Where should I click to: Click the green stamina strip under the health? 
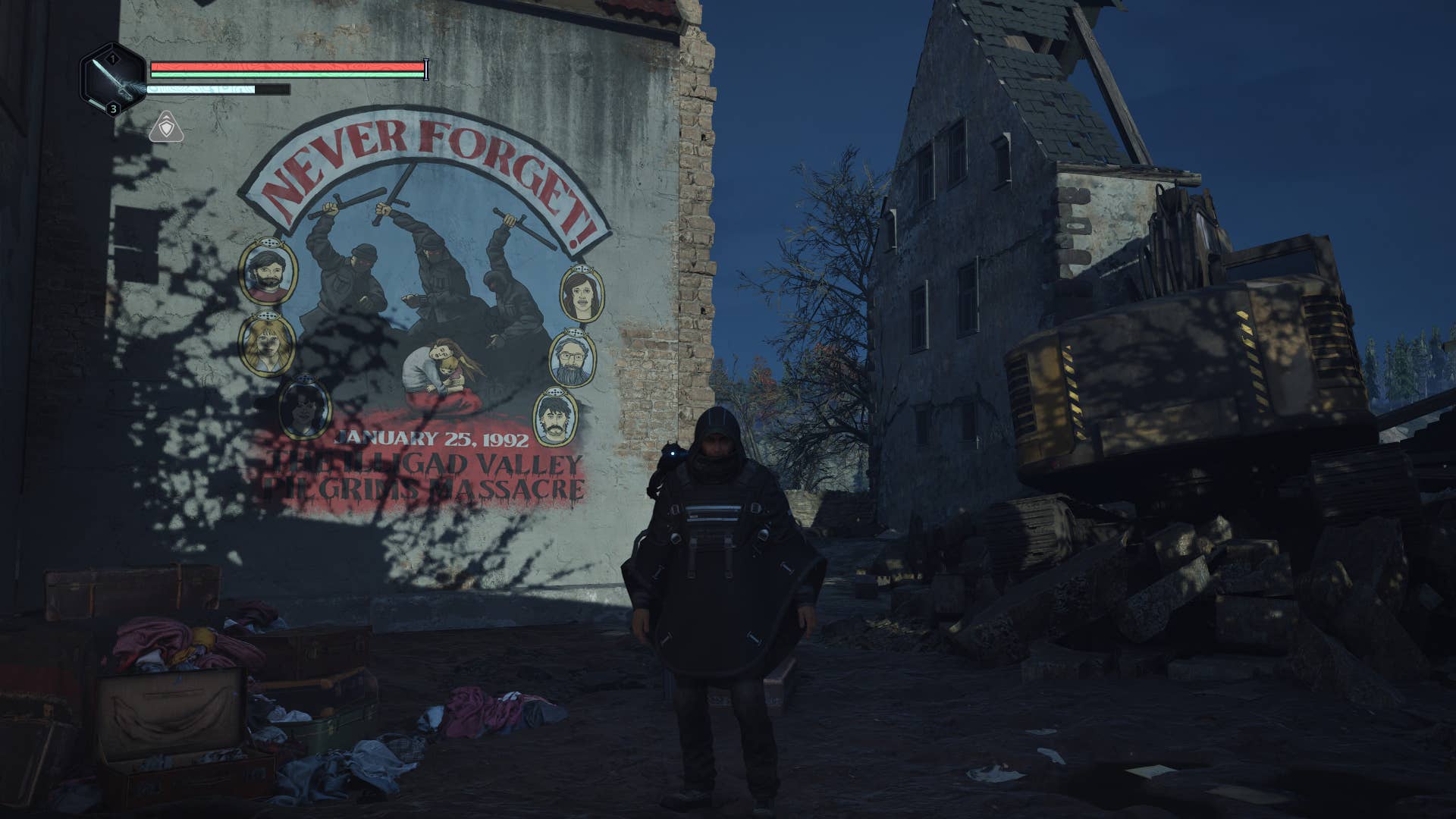270,74
